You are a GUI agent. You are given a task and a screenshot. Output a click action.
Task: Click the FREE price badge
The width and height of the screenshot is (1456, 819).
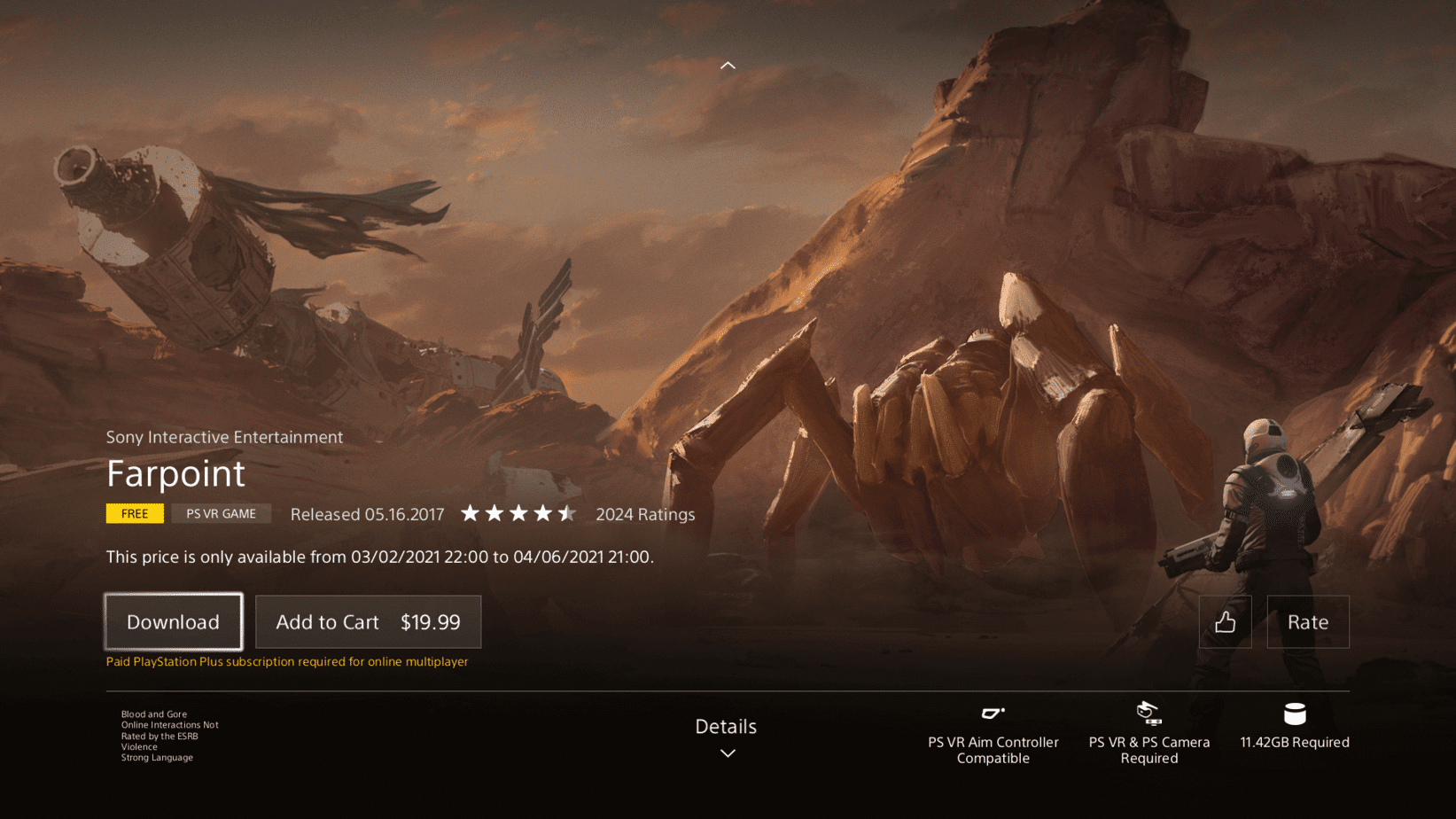pyautogui.click(x=134, y=513)
